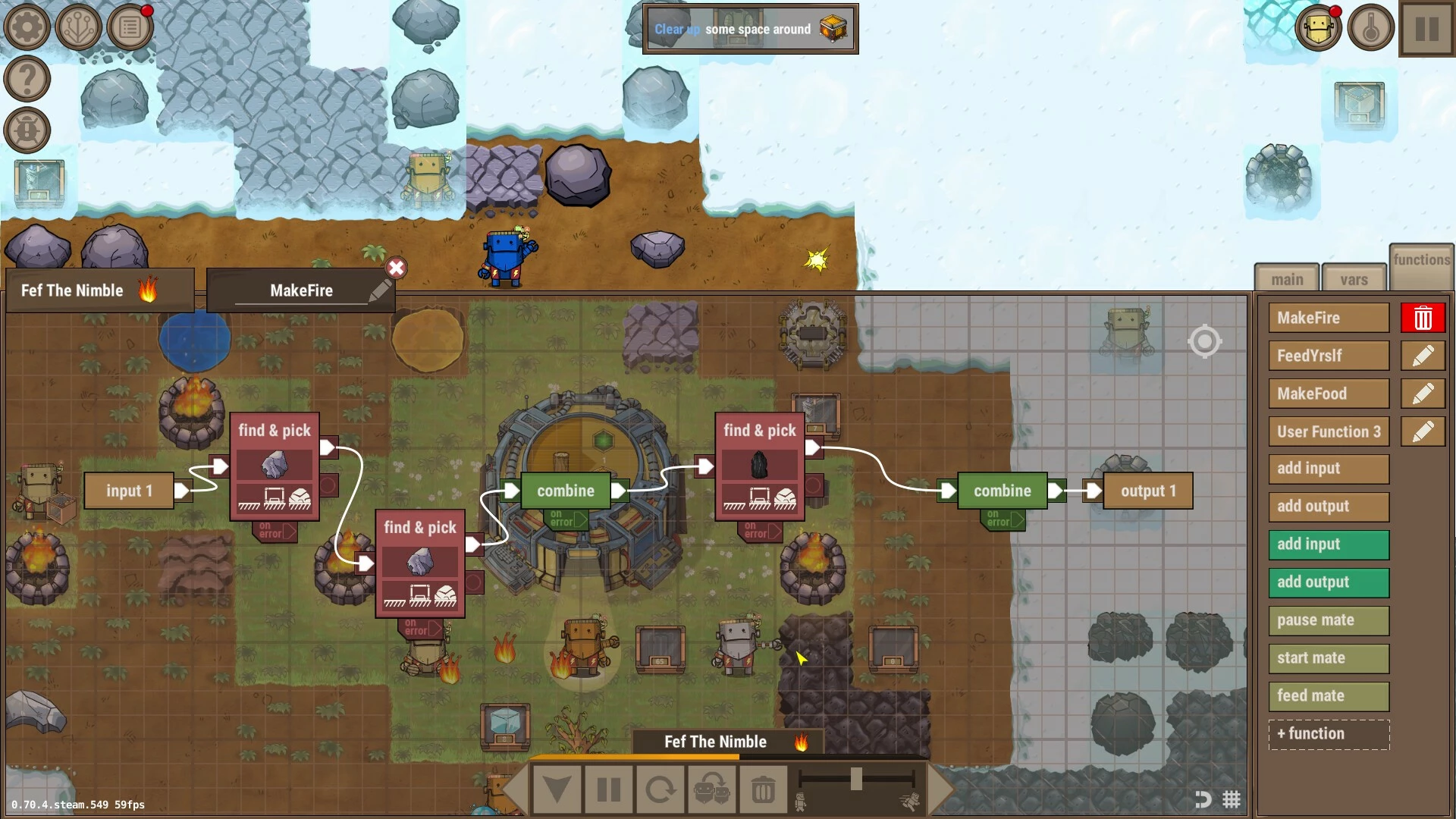The width and height of the screenshot is (1456, 819).
Task: Choose the green add input block
Action: click(x=1329, y=544)
